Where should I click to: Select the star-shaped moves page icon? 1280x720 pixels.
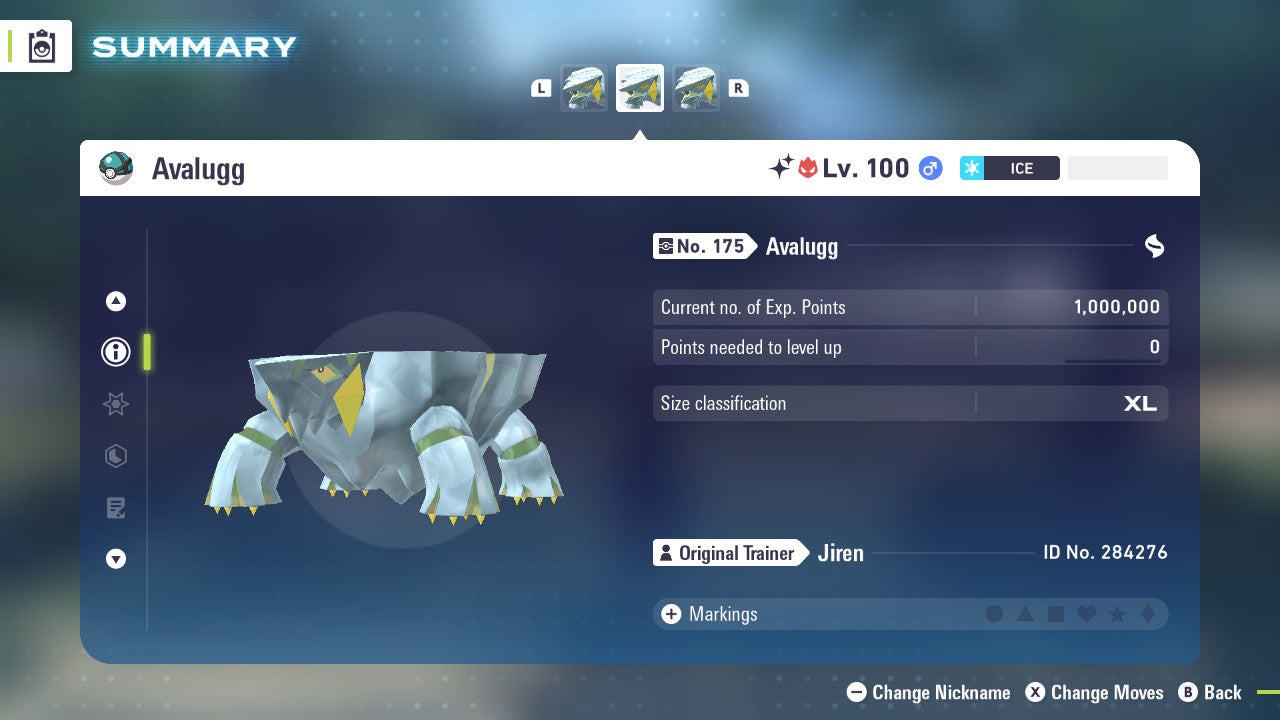(x=115, y=404)
